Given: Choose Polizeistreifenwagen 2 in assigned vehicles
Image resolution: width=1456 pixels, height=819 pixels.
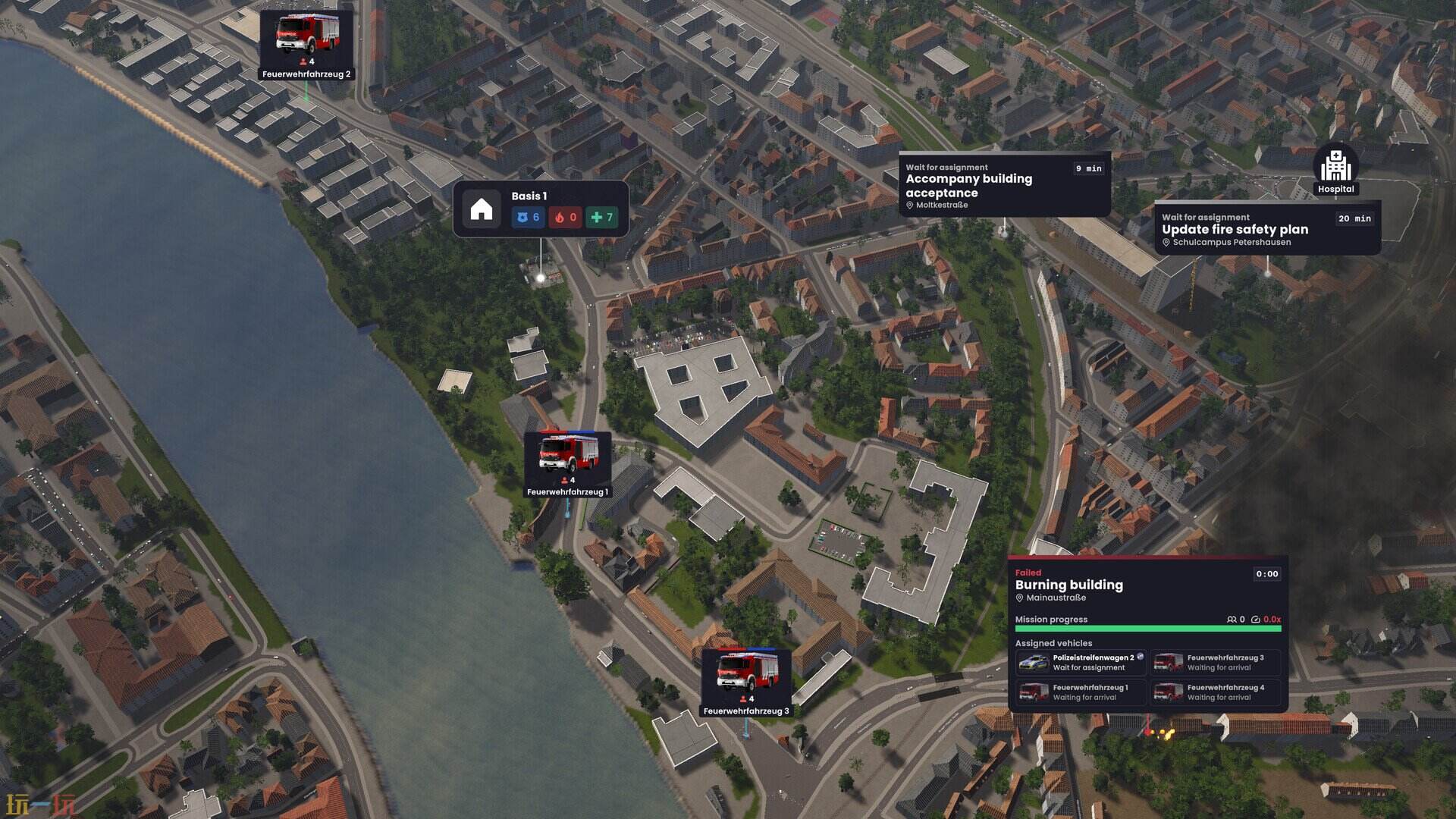Looking at the screenshot, I should pos(1081,663).
